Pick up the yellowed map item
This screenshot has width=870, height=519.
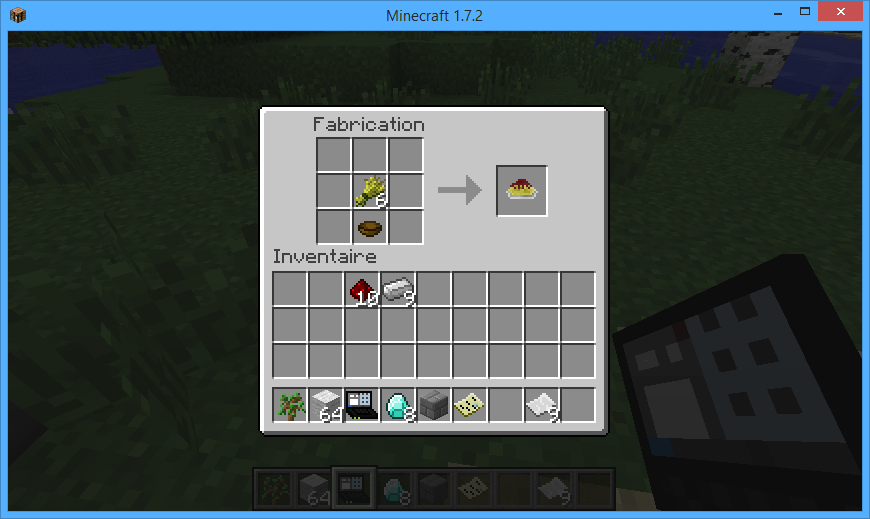470,405
